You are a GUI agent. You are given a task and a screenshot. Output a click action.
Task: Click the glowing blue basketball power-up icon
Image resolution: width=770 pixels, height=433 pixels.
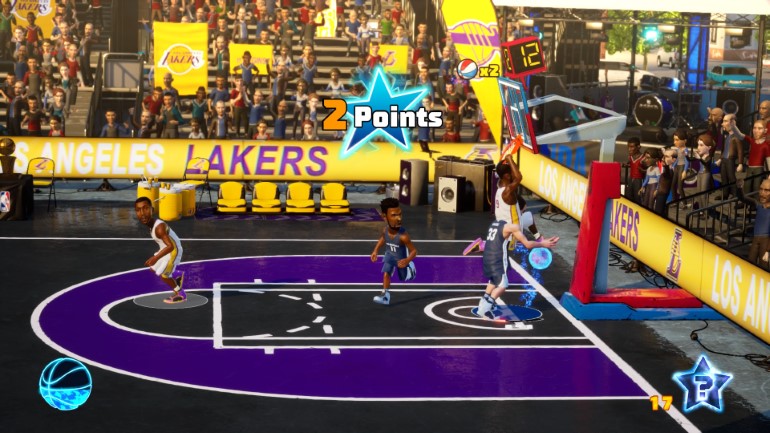[x=65, y=384]
